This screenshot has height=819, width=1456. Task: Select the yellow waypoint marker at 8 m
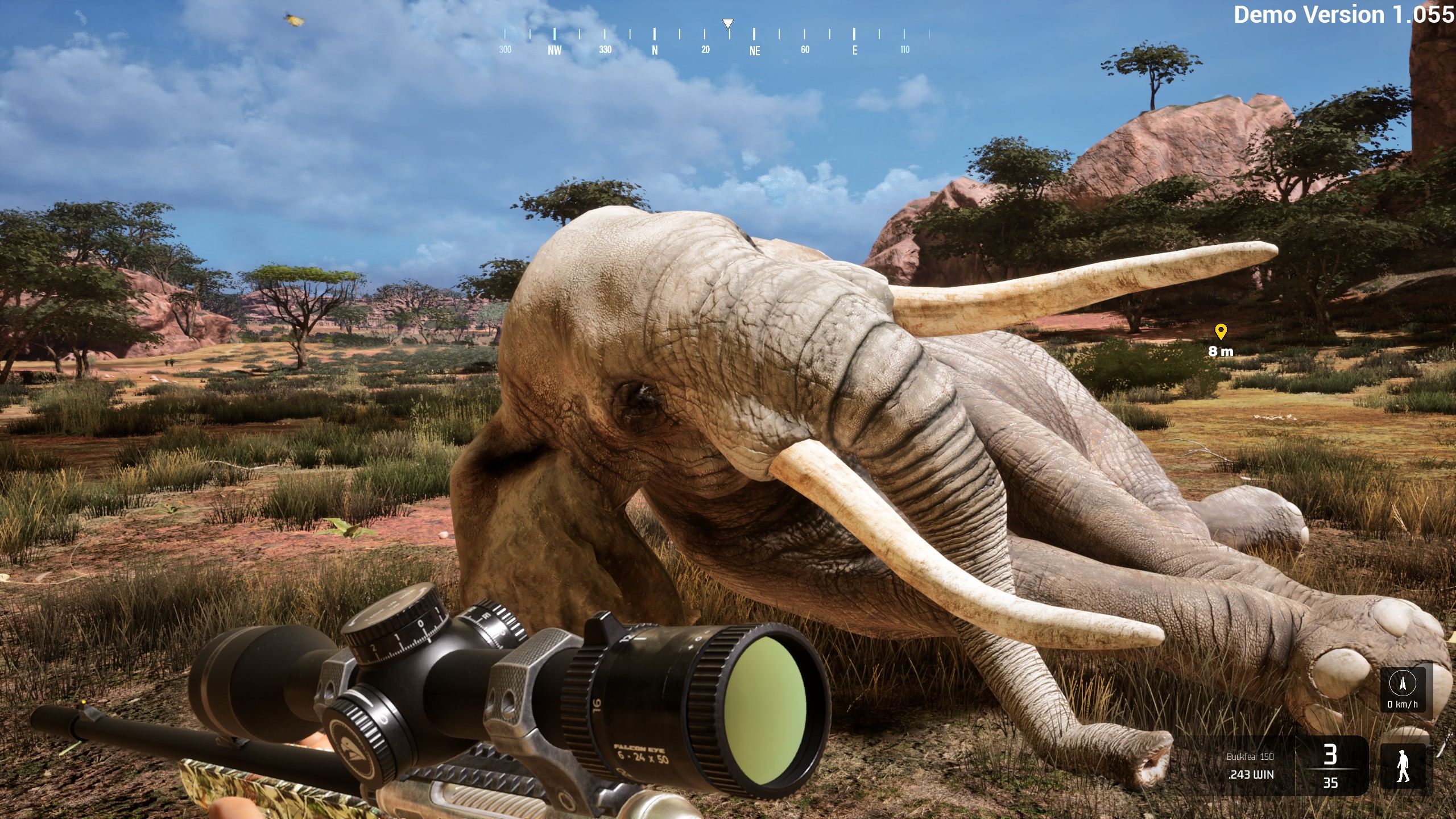(1221, 332)
